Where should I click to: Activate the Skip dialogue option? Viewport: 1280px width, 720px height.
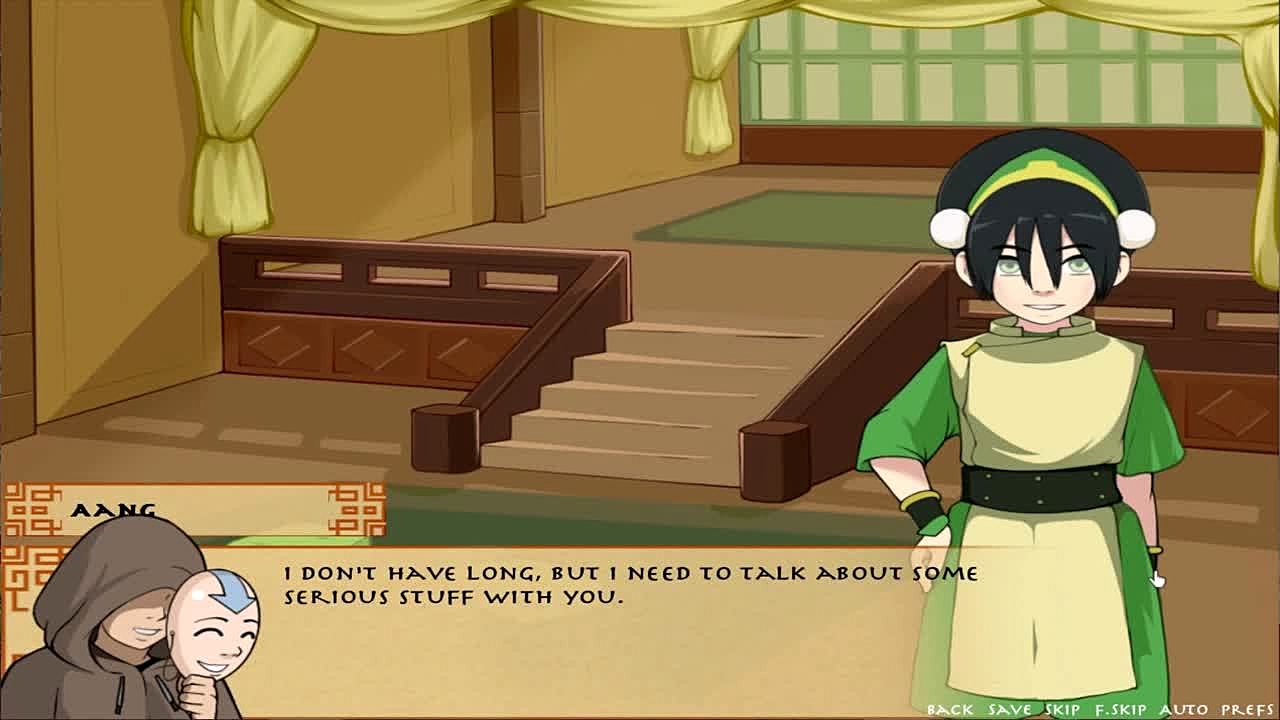coord(1062,709)
